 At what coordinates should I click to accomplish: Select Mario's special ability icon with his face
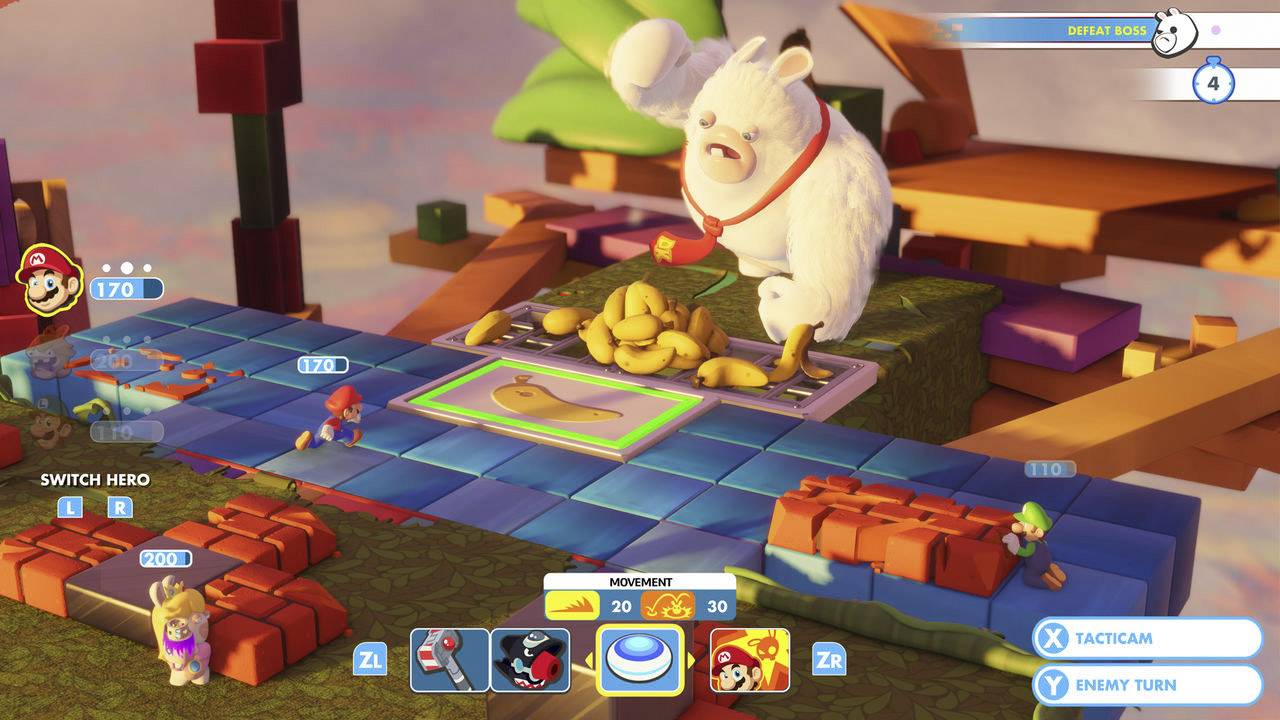[x=750, y=660]
